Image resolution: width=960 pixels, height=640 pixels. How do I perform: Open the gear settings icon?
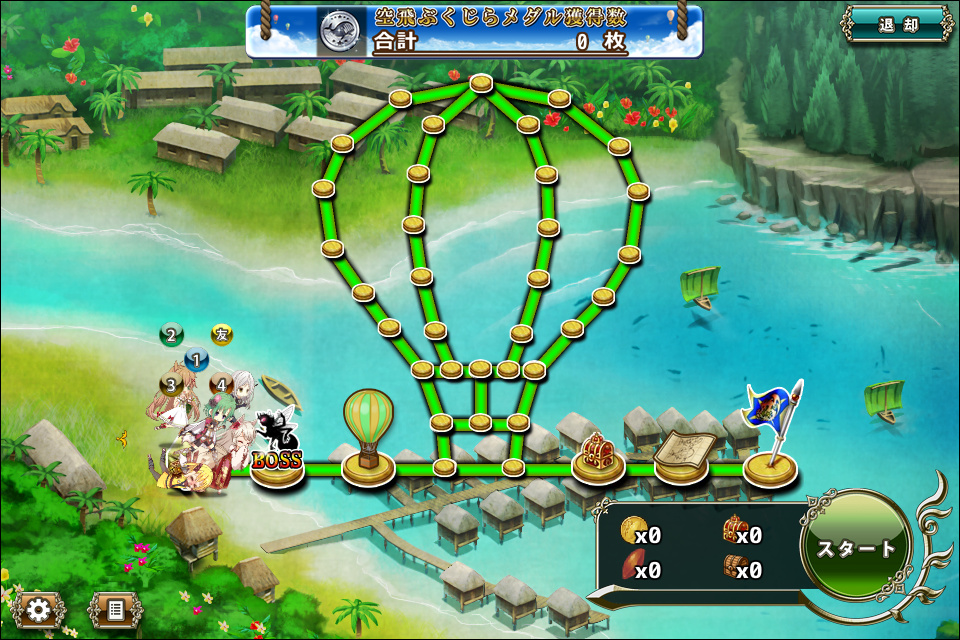pos(39,608)
